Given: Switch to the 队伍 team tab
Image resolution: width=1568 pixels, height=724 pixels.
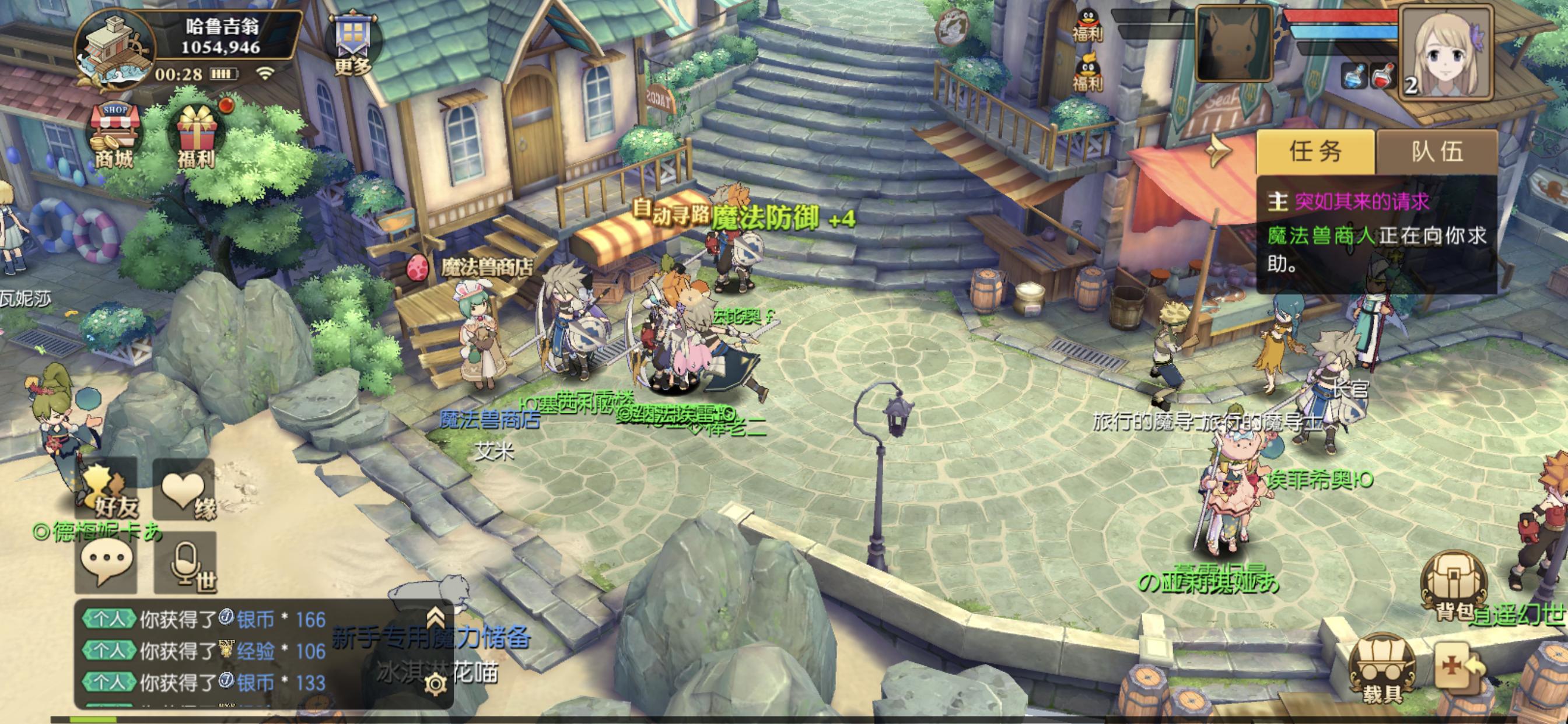Looking at the screenshot, I should [x=1437, y=151].
